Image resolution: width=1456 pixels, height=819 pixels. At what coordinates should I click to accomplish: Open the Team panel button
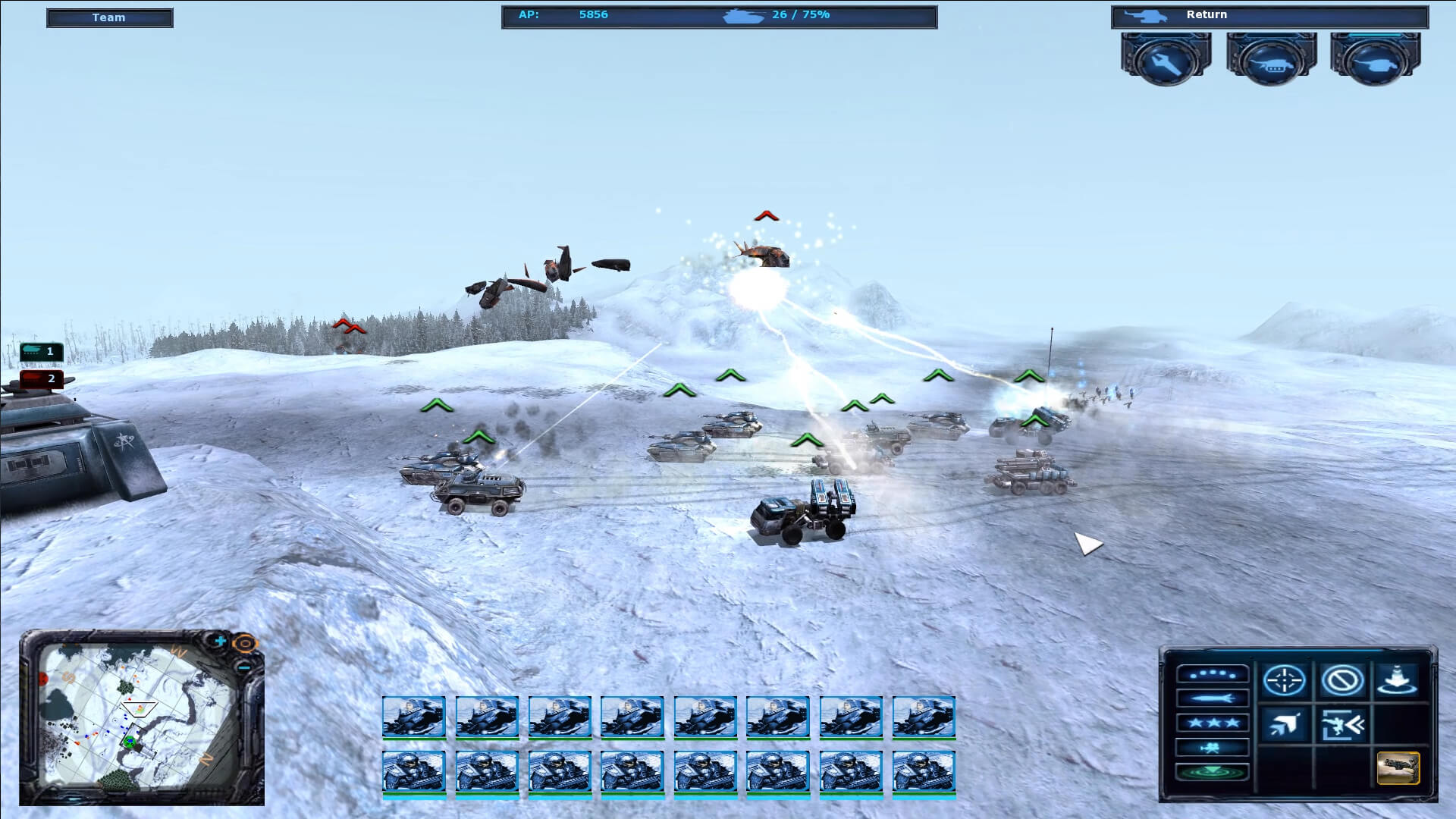[x=109, y=17]
